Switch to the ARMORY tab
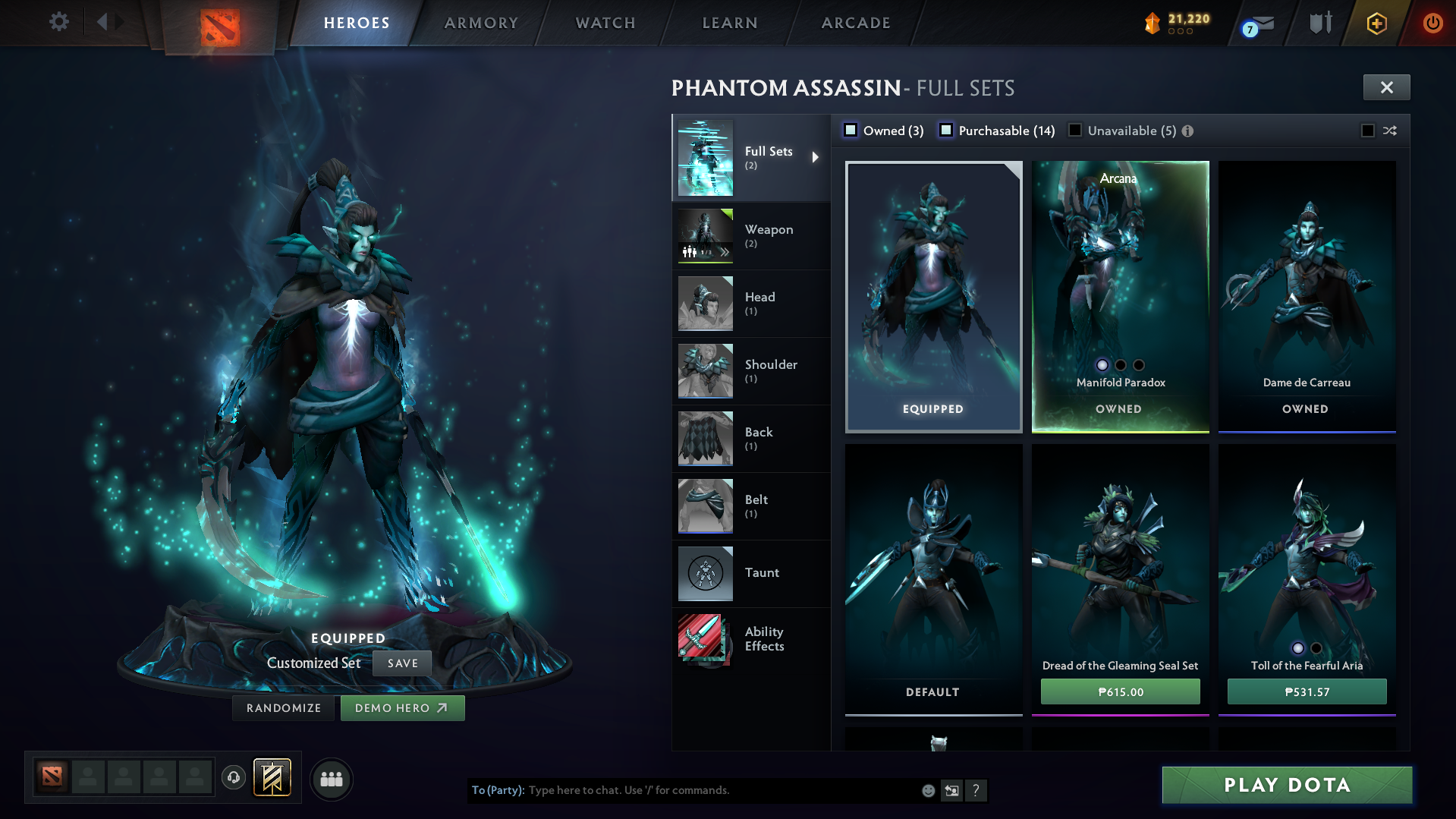This screenshot has height=819, width=1456. click(x=480, y=23)
